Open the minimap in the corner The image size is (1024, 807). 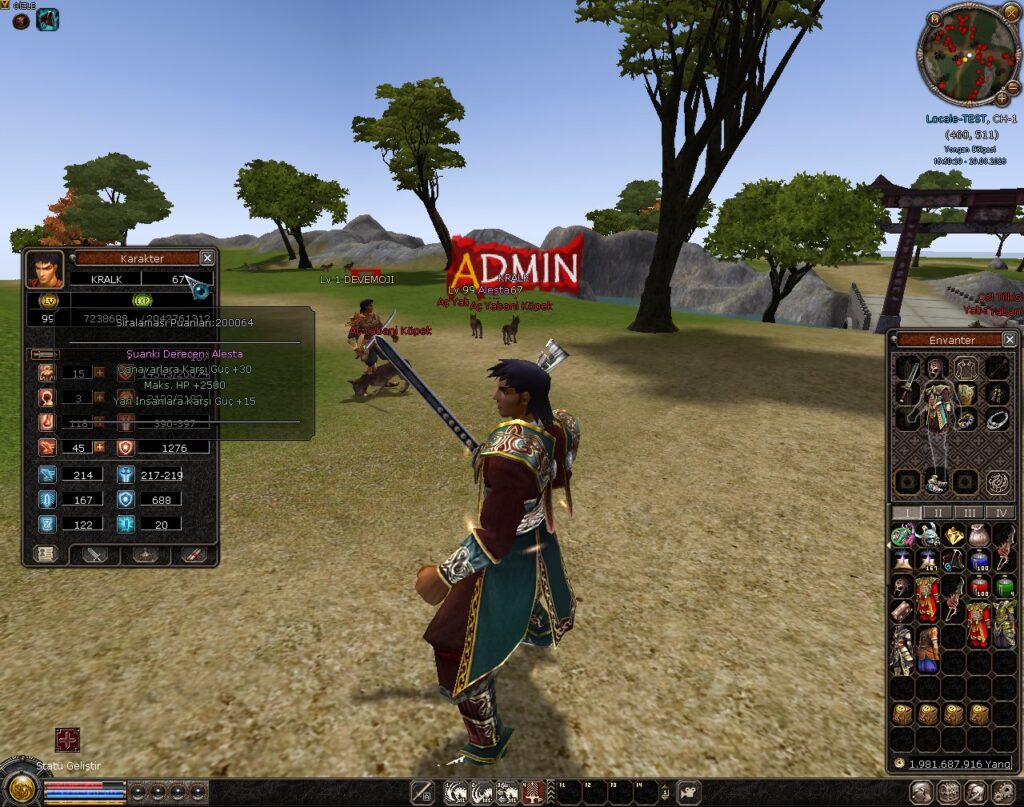969,54
